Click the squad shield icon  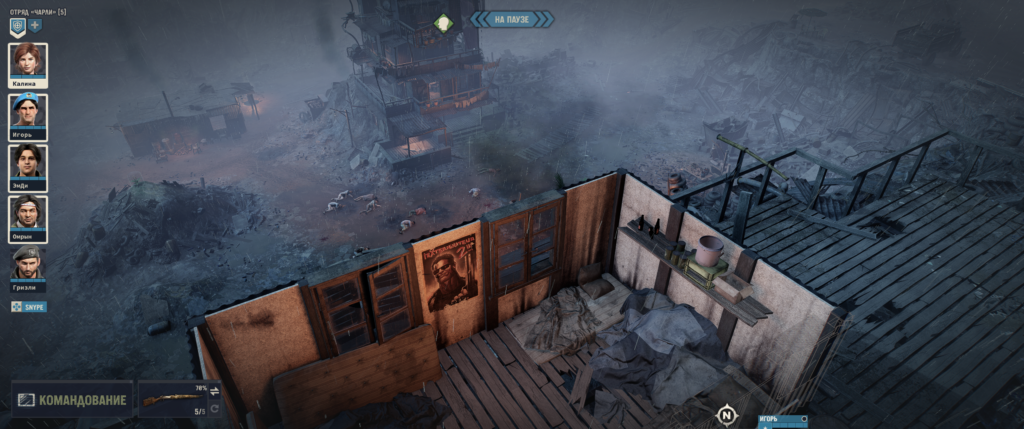pyautogui.click(x=17, y=26)
